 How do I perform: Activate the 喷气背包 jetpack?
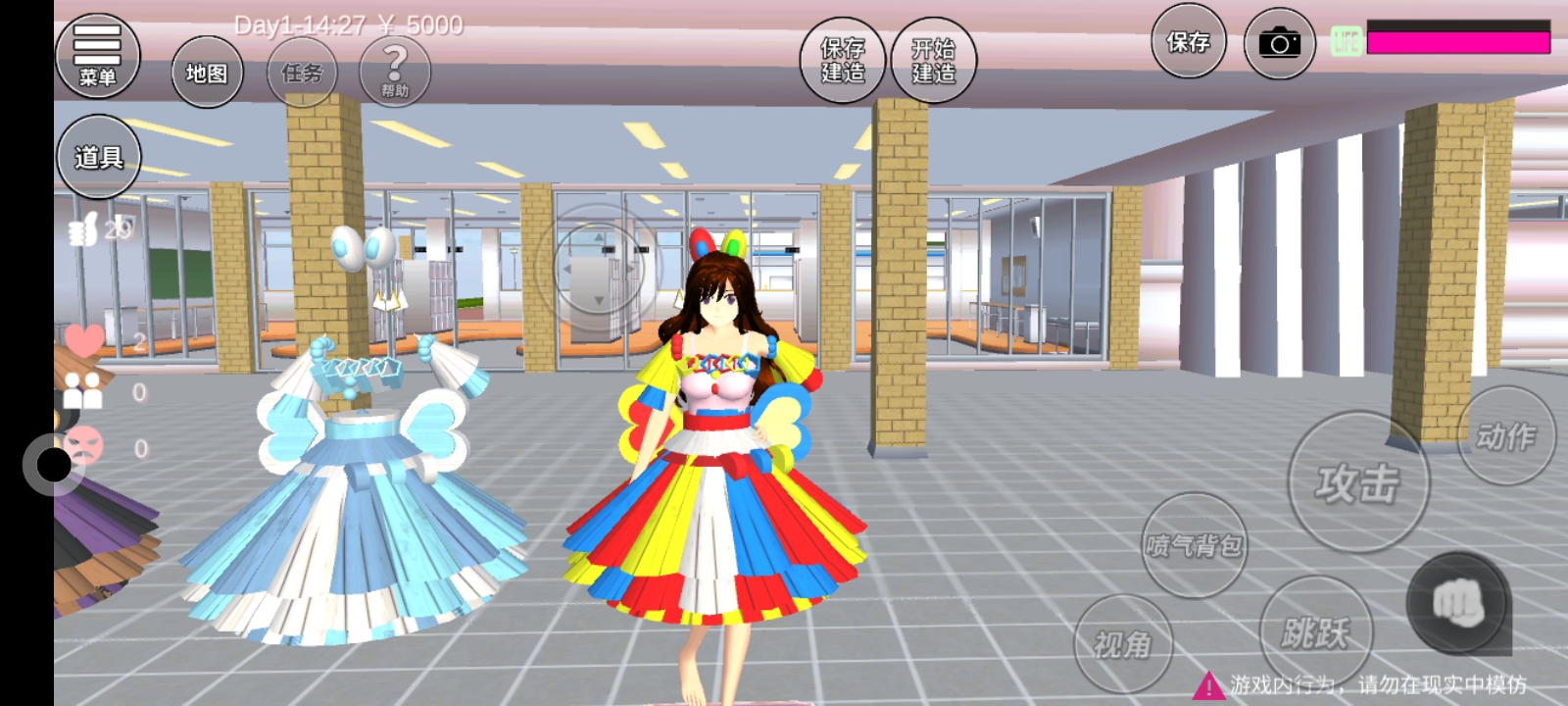tap(1194, 544)
